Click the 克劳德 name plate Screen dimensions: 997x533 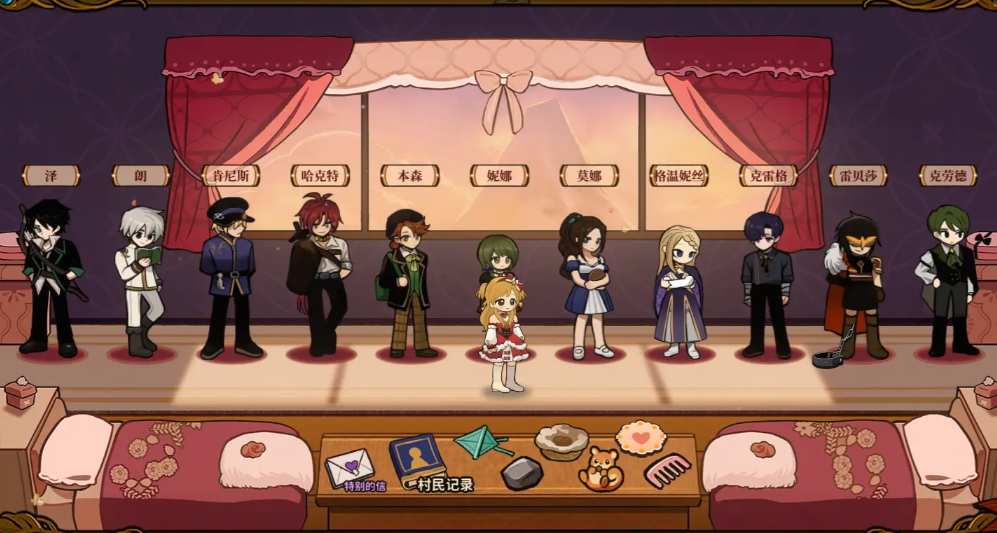pos(948,176)
